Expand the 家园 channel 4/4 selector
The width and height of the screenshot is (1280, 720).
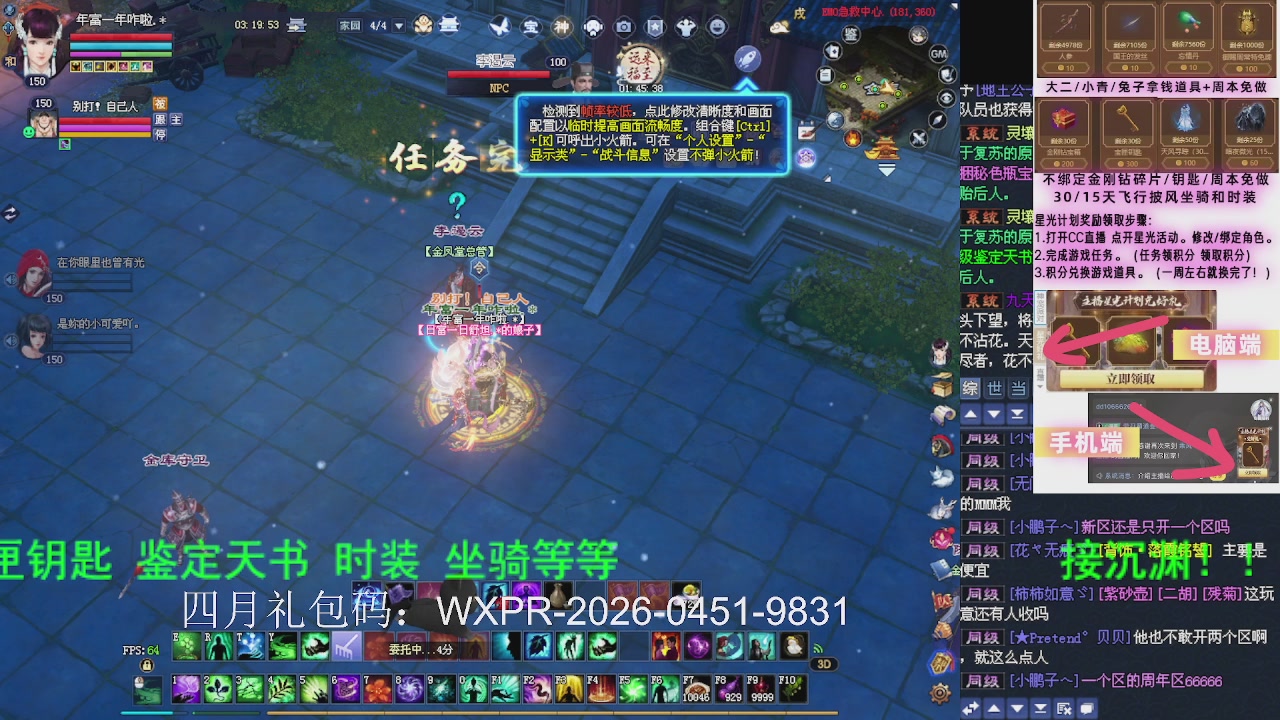pos(398,26)
